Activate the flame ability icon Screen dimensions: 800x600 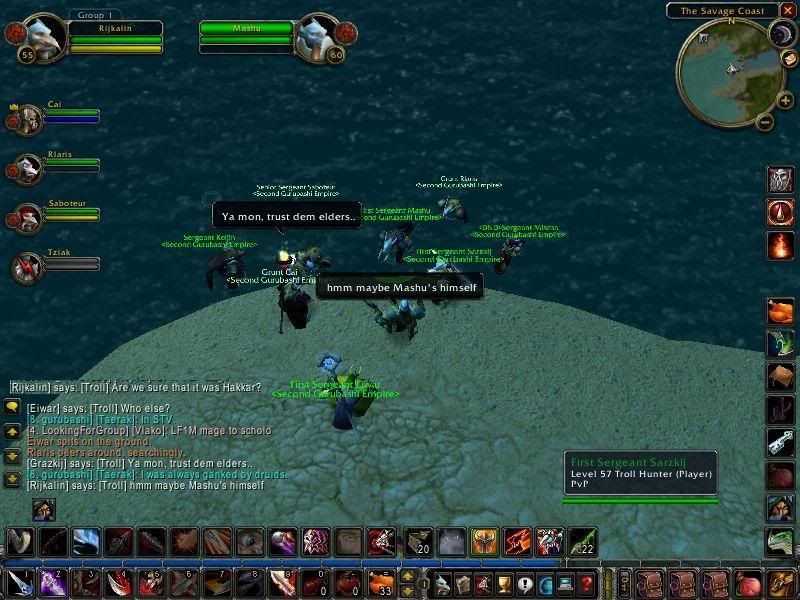click(x=781, y=246)
